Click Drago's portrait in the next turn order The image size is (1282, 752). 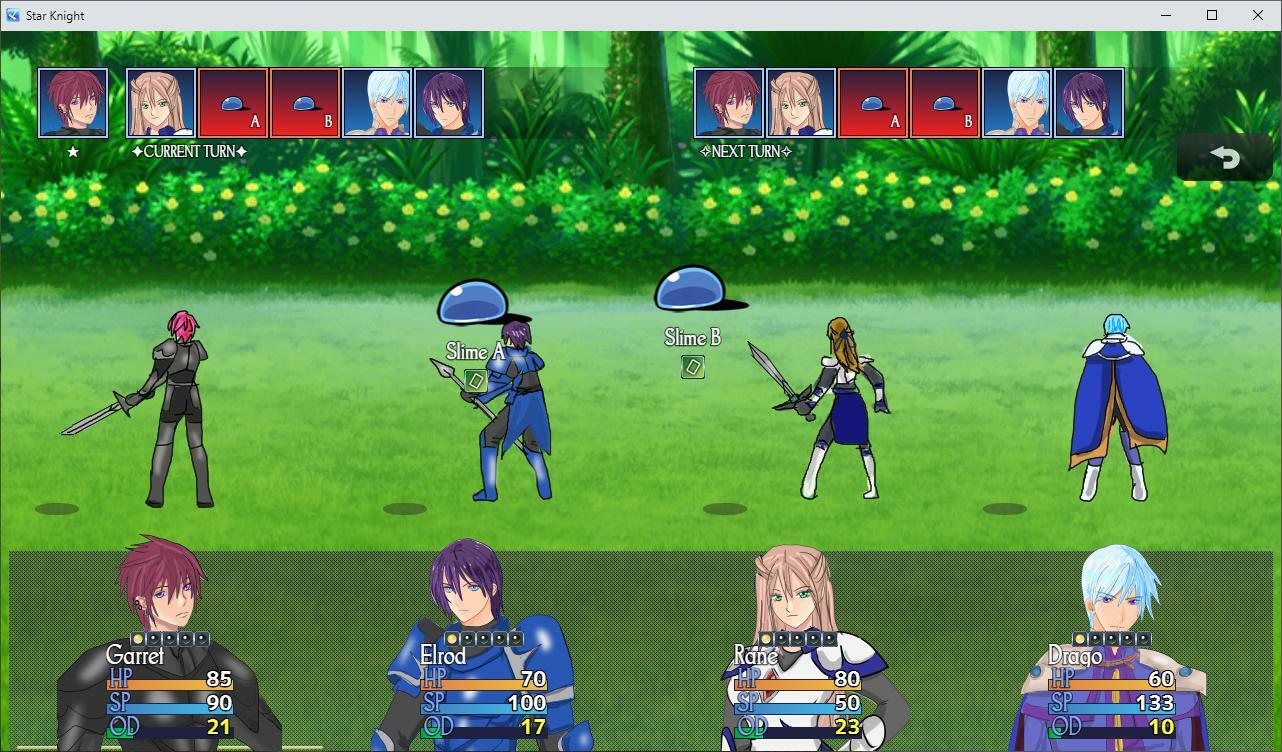click(x=1017, y=103)
